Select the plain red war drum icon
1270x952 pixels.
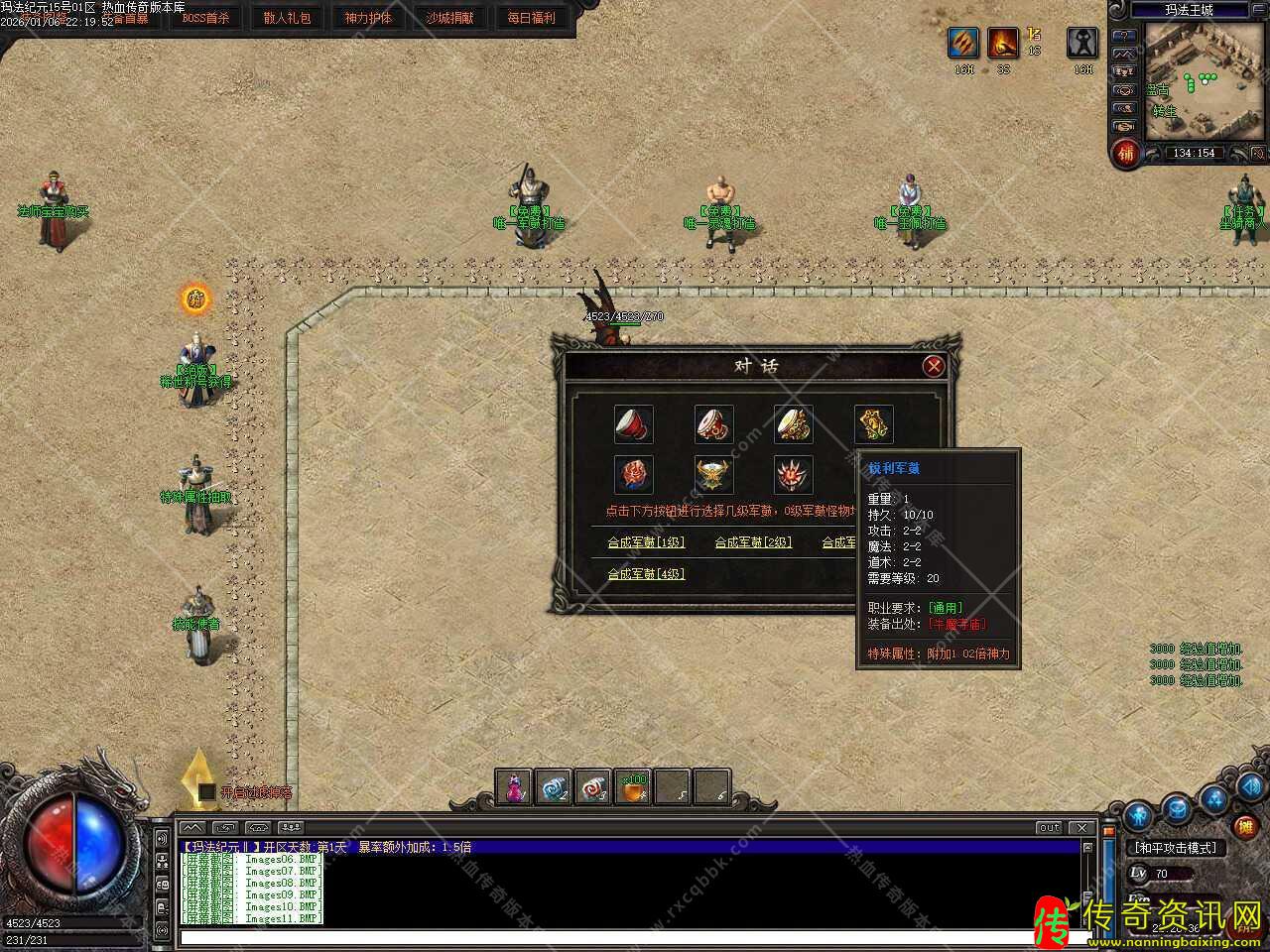pos(634,424)
